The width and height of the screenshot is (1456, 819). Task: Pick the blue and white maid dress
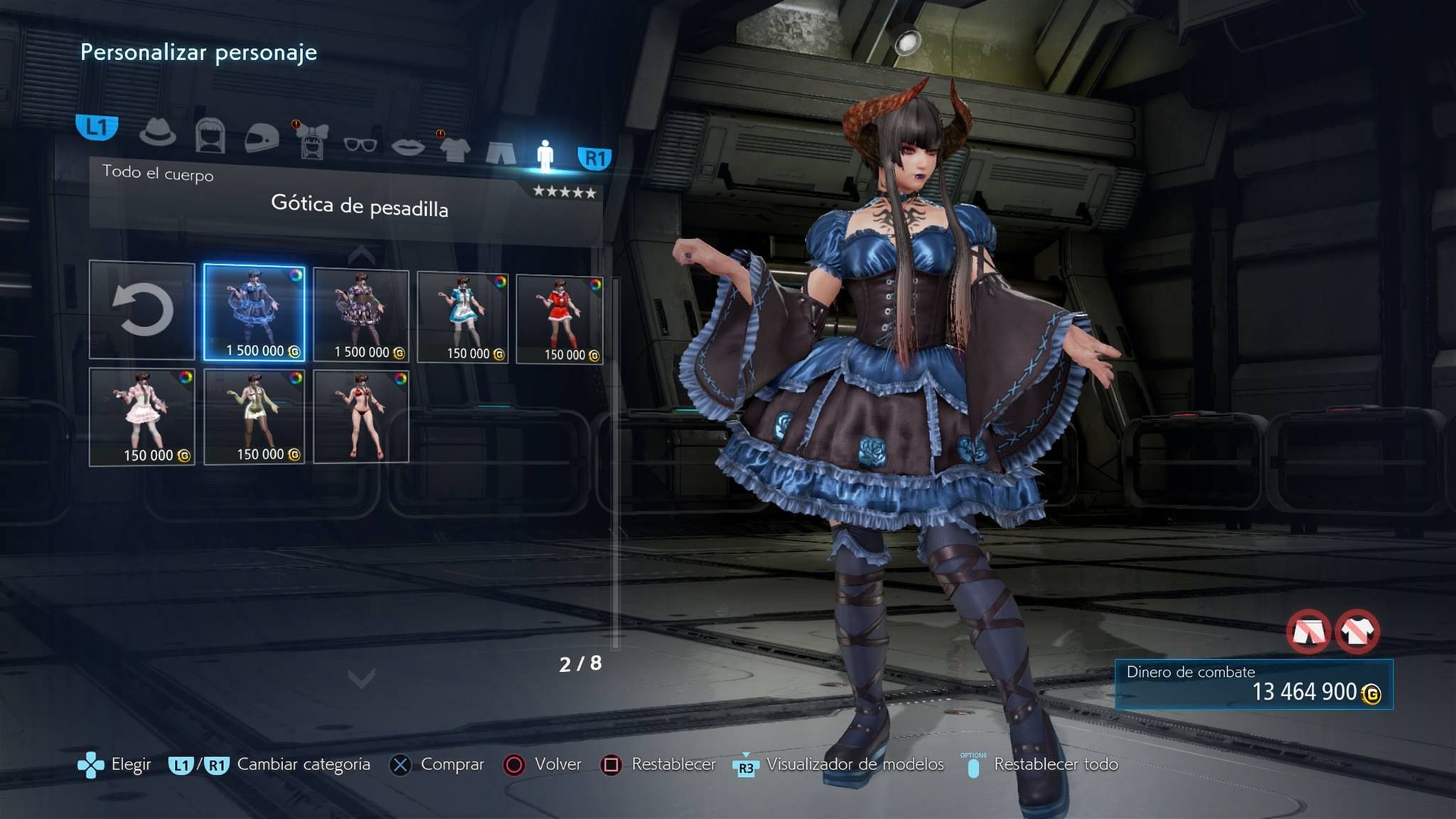click(463, 317)
